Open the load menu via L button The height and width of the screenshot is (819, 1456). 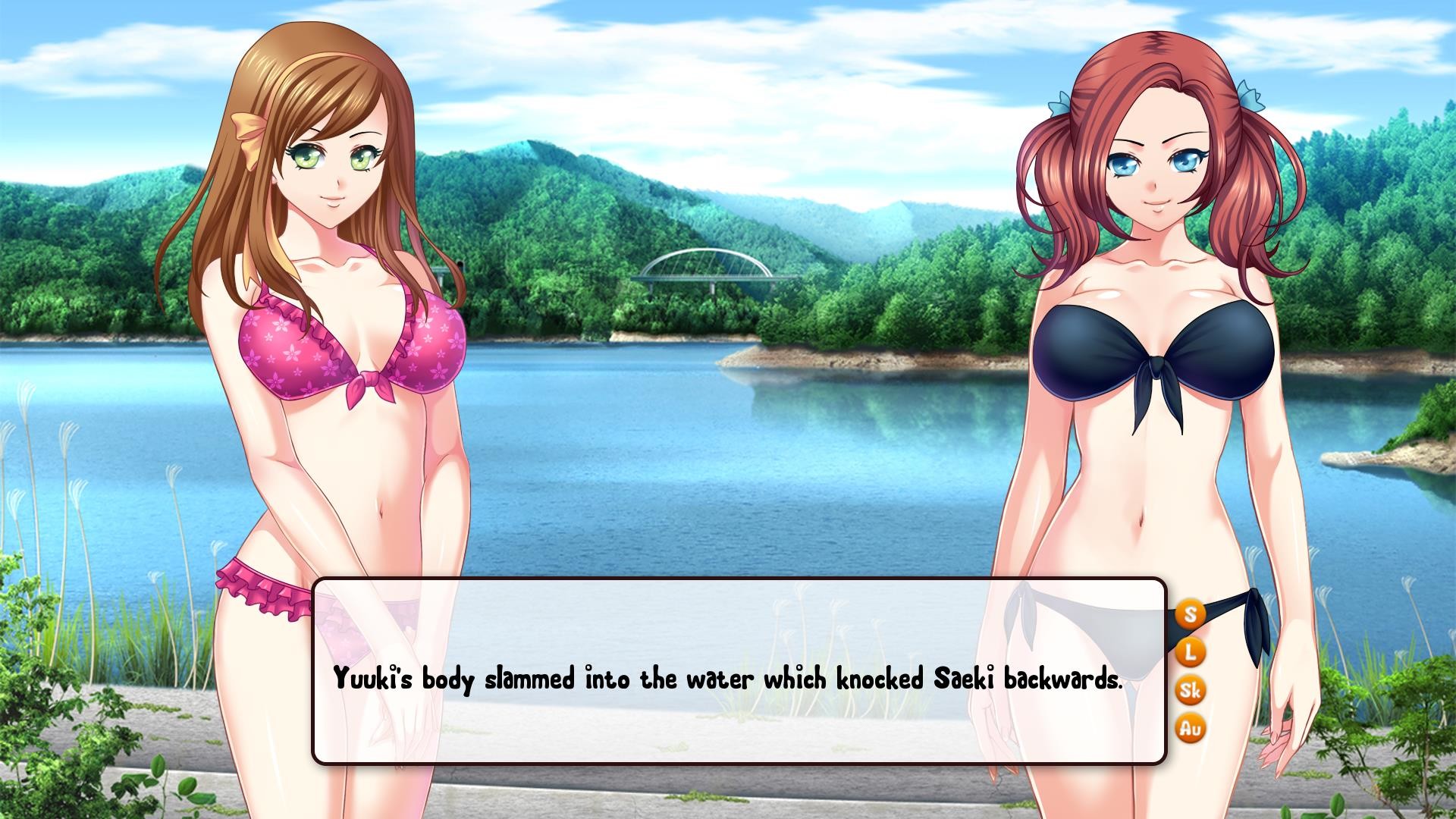[1190, 651]
